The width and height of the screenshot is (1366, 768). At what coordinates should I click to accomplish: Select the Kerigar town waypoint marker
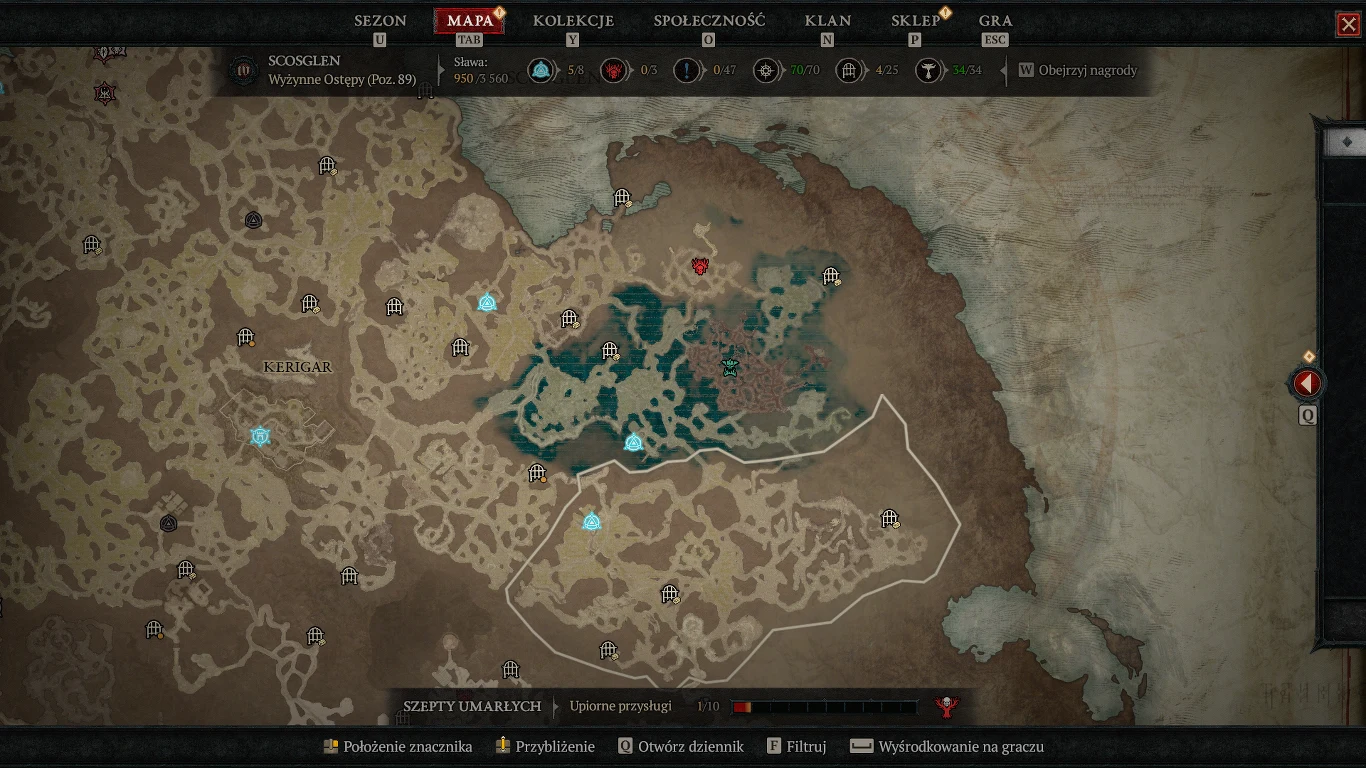261,436
